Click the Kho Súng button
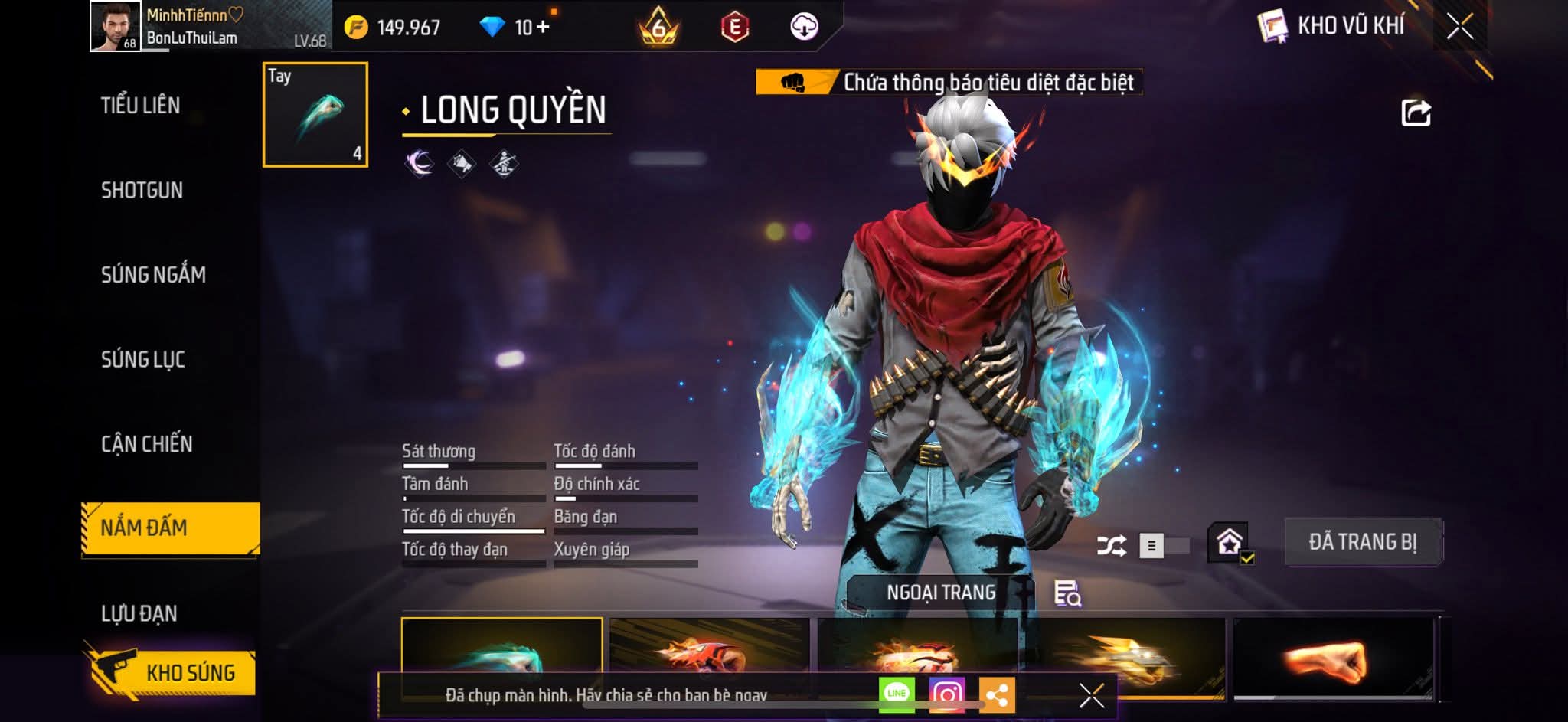This screenshot has height=722, width=1568. (172, 672)
